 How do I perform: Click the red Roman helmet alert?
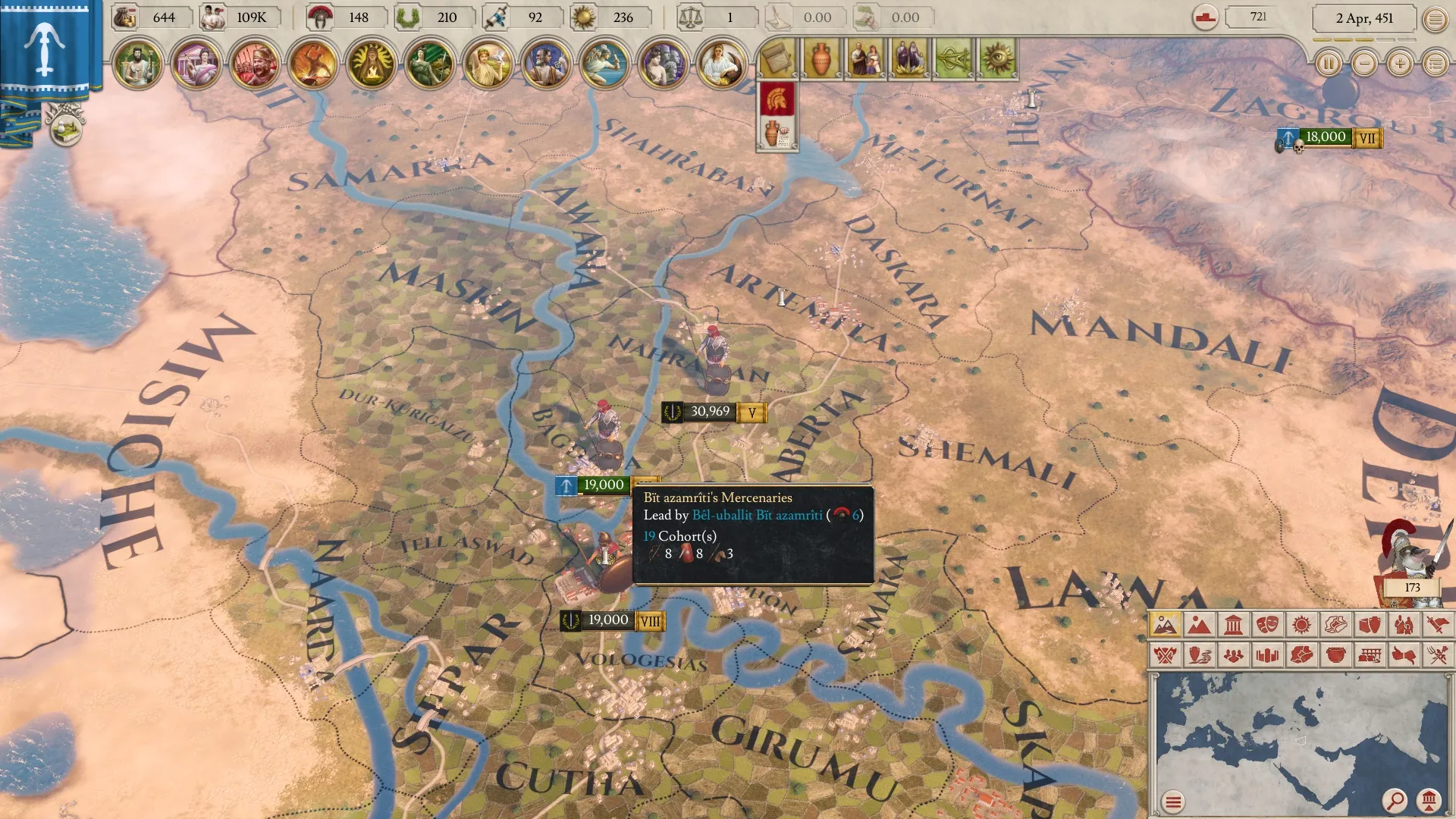(777, 99)
